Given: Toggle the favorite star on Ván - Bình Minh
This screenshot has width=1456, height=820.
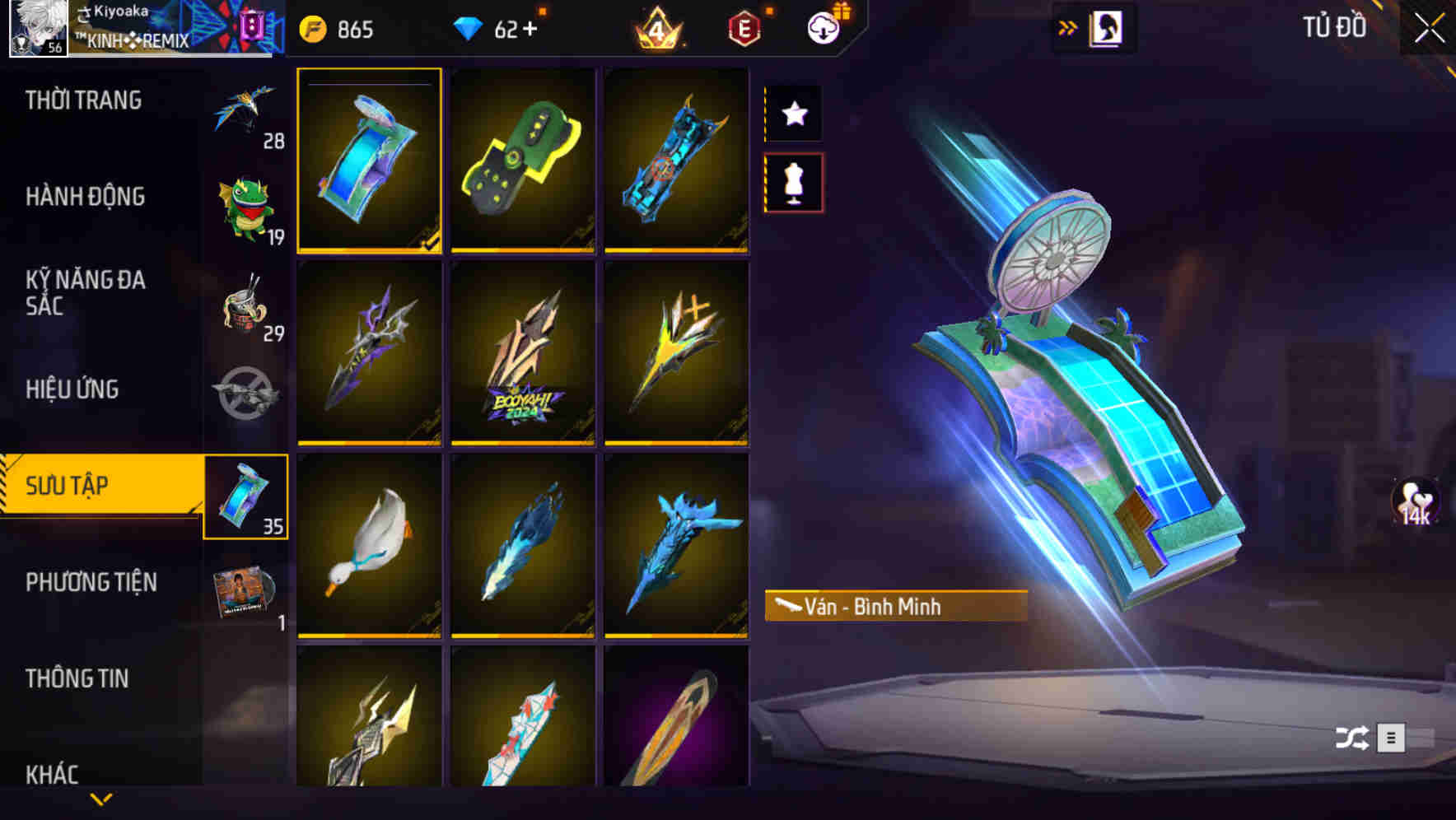Looking at the screenshot, I should (x=793, y=114).
